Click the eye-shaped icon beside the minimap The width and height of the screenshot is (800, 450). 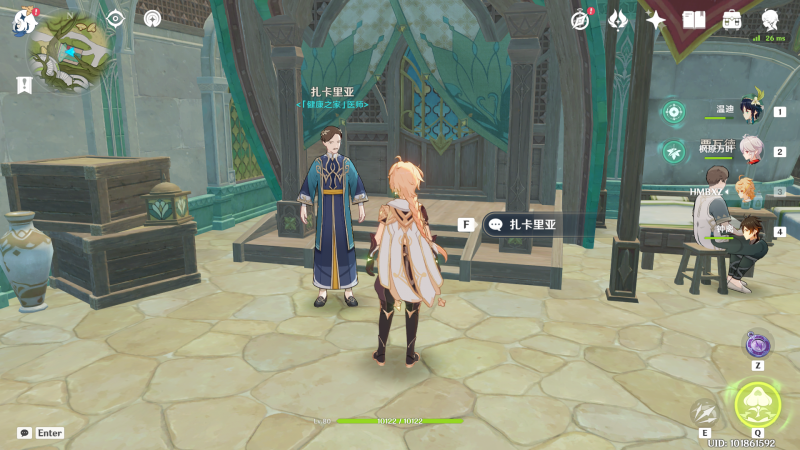point(115,18)
